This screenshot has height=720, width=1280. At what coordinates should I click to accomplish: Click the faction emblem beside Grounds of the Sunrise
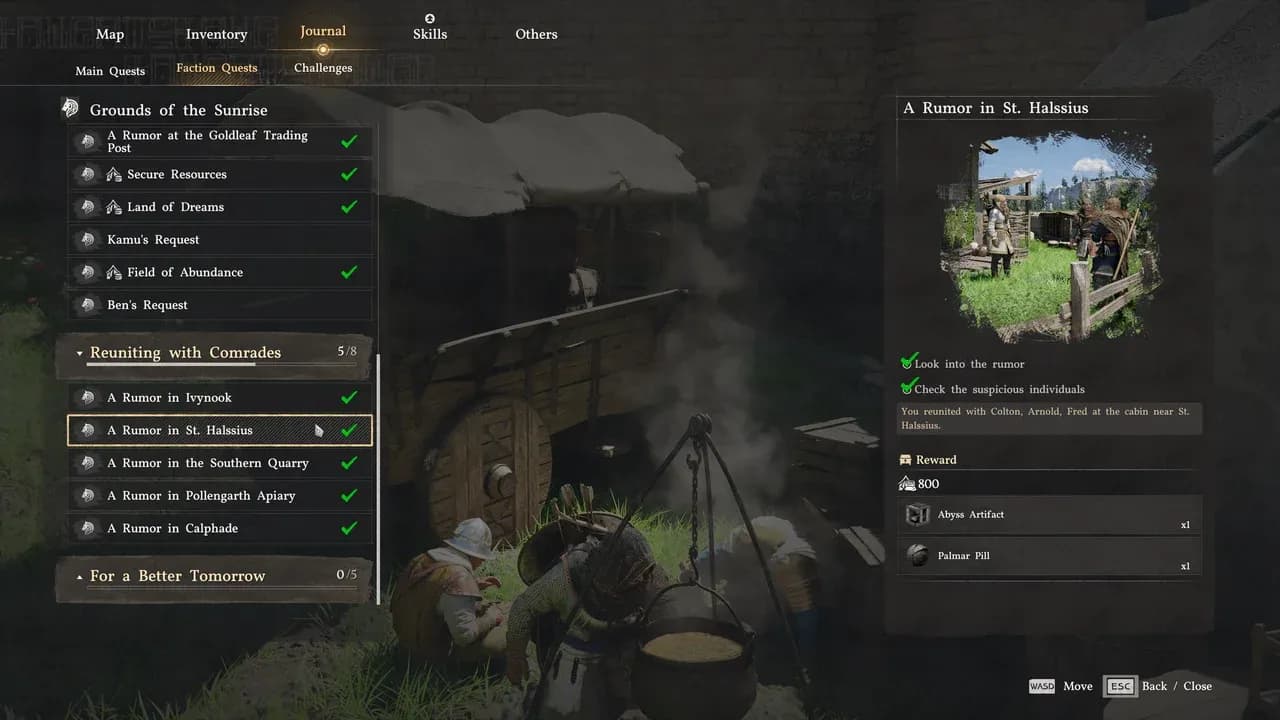[x=70, y=107]
